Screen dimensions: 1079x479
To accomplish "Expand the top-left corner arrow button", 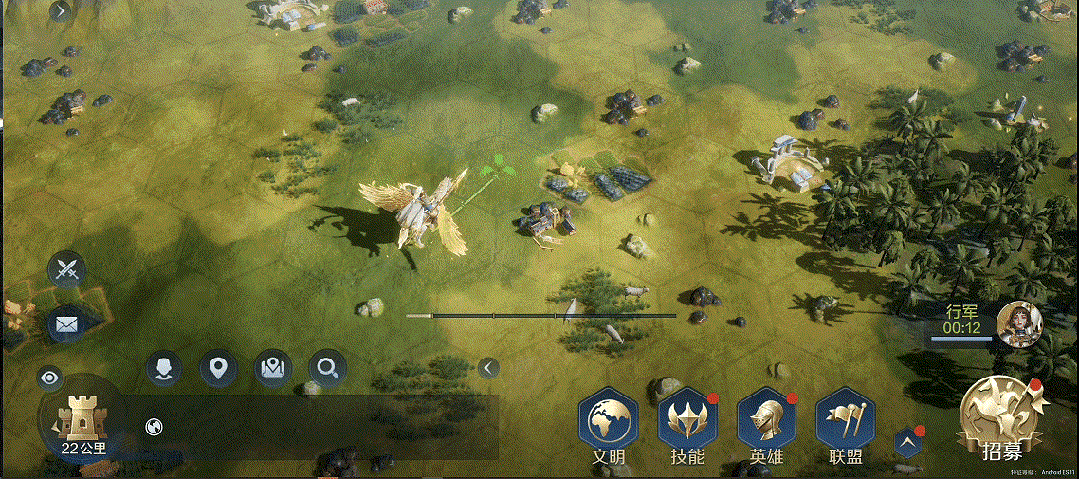I will (61, 11).
